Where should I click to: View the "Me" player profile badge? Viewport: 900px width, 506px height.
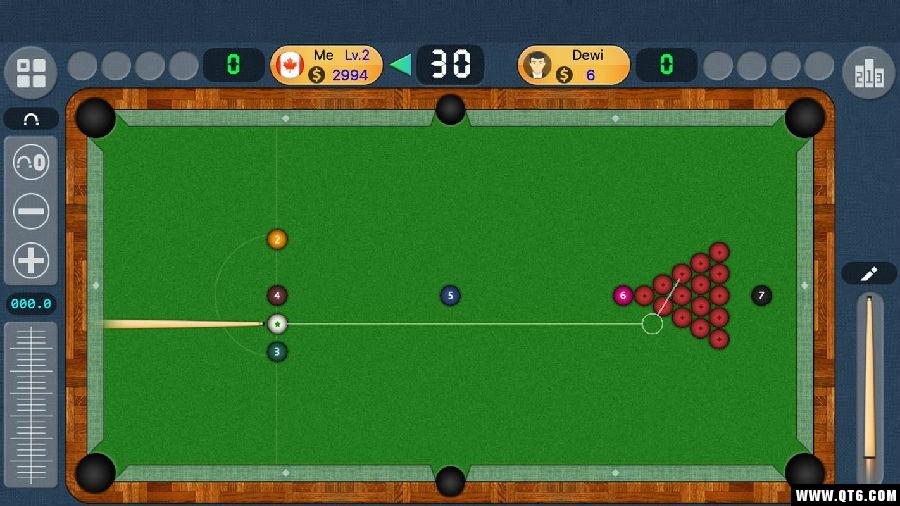(x=326, y=65)
